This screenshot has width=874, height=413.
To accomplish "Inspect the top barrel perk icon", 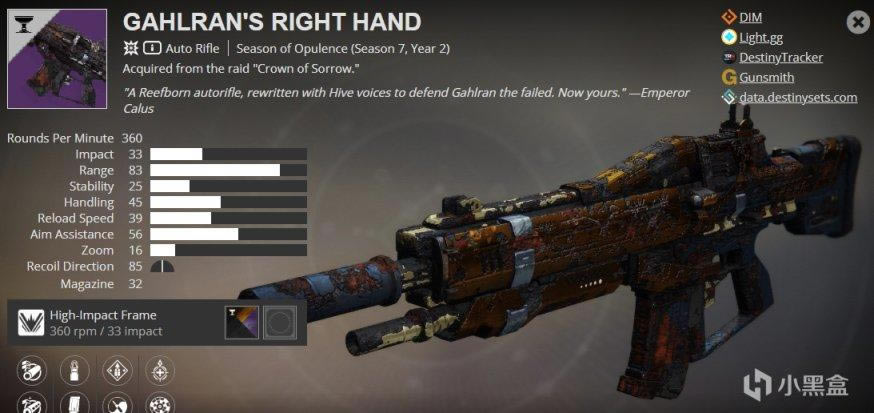I will [31, 372].
